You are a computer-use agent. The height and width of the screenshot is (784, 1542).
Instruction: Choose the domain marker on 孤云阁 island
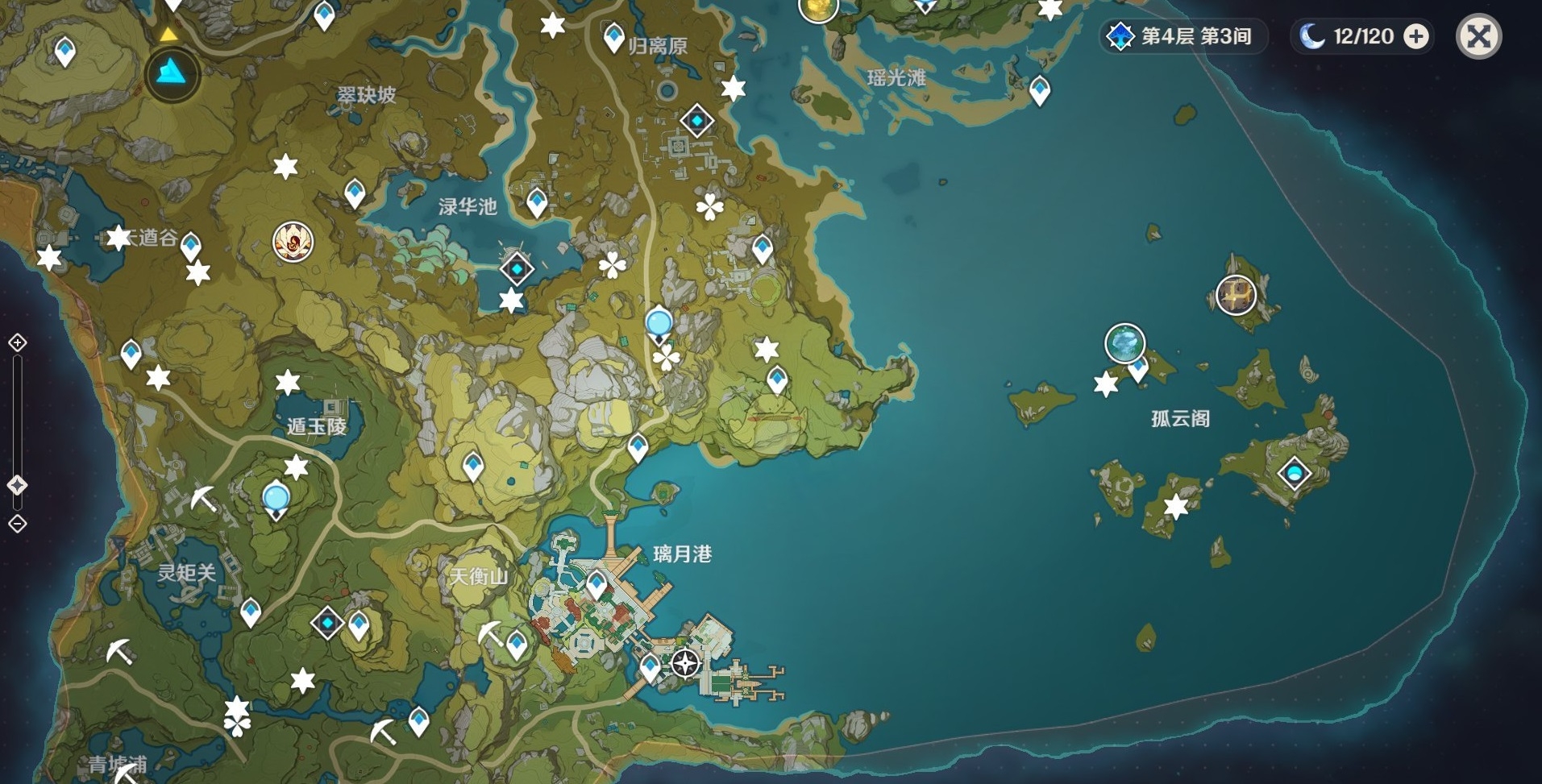click(1294, 473)
